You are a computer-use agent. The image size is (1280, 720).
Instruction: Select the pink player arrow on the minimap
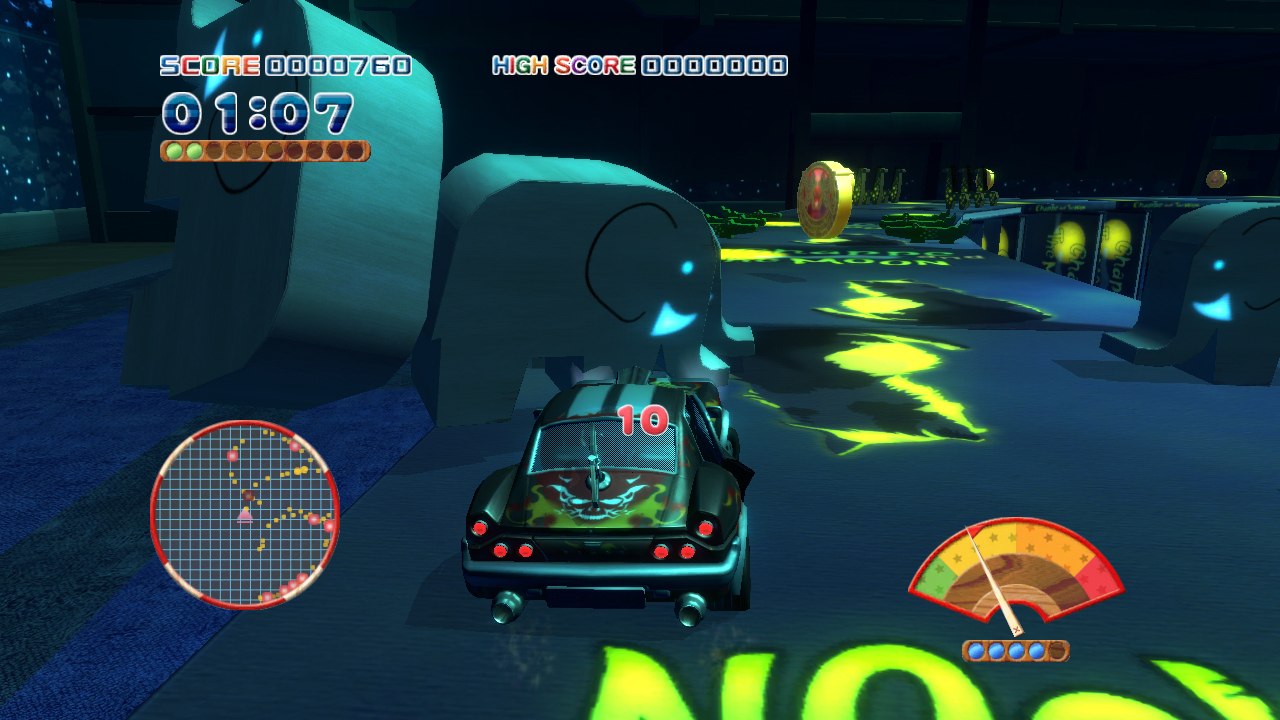coord(245,515)
